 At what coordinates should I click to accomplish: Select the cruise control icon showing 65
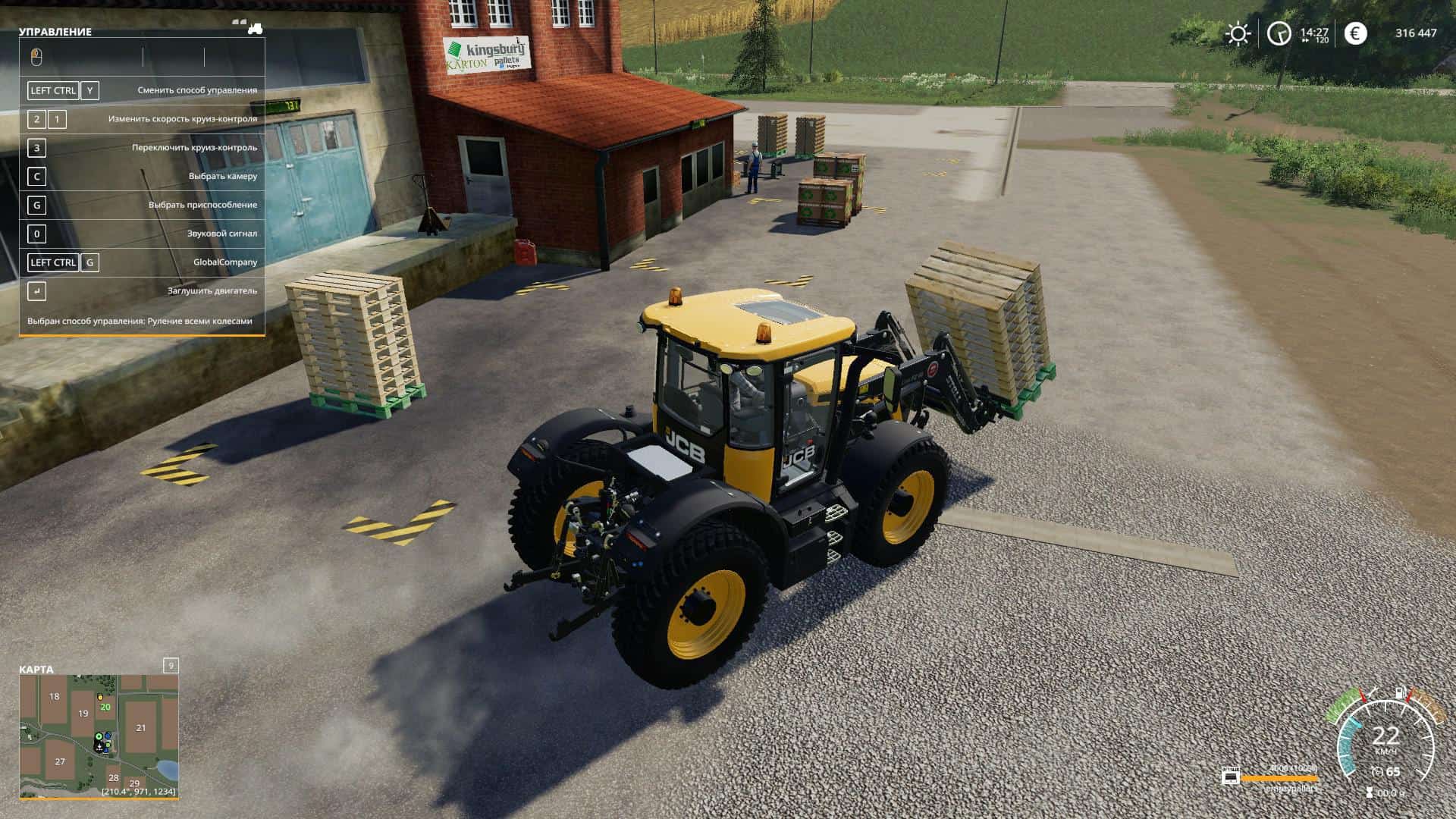coord(1380,770)
